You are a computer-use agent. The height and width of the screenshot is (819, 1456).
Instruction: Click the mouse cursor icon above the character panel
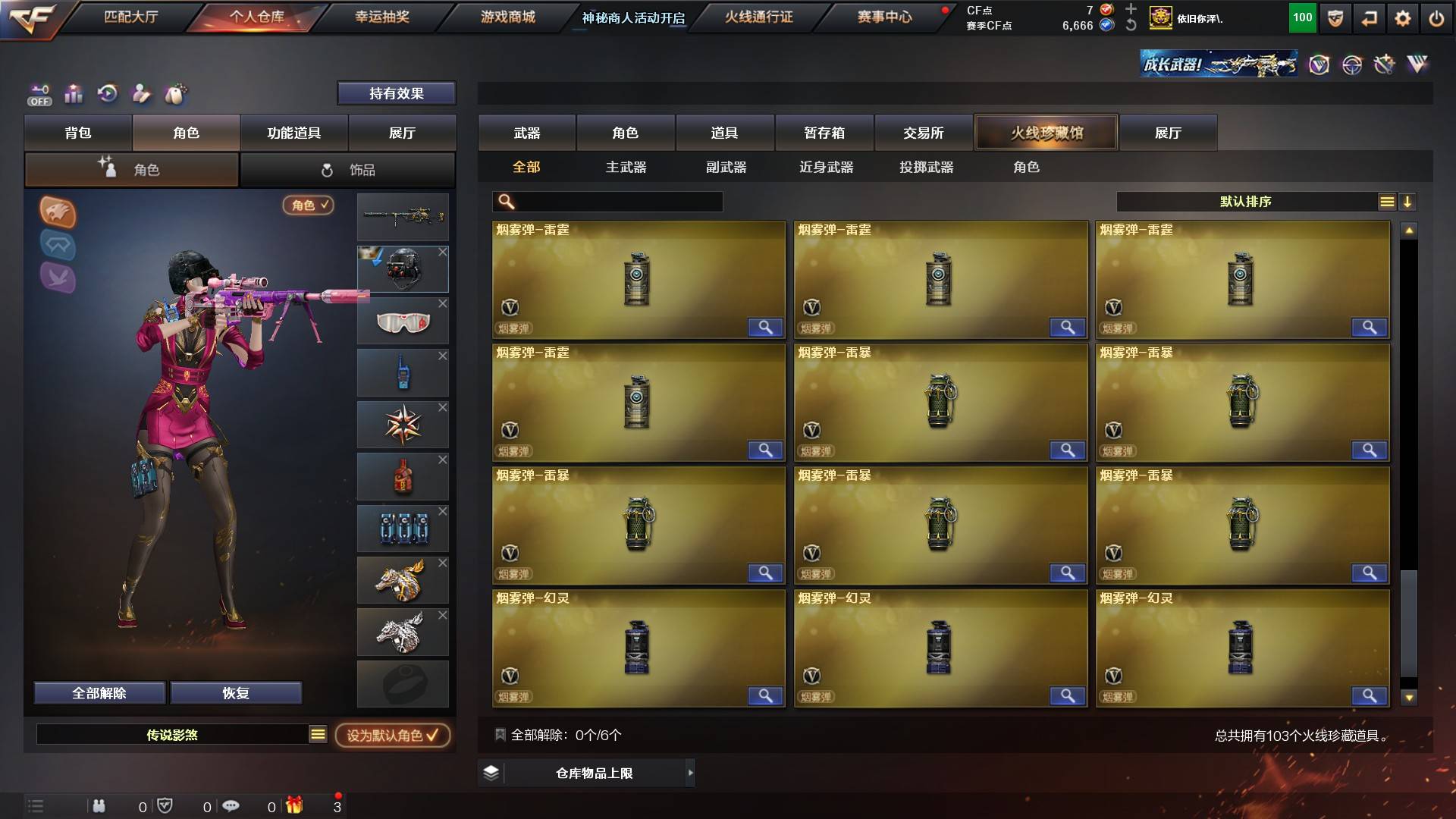click(x=176, y=93)
